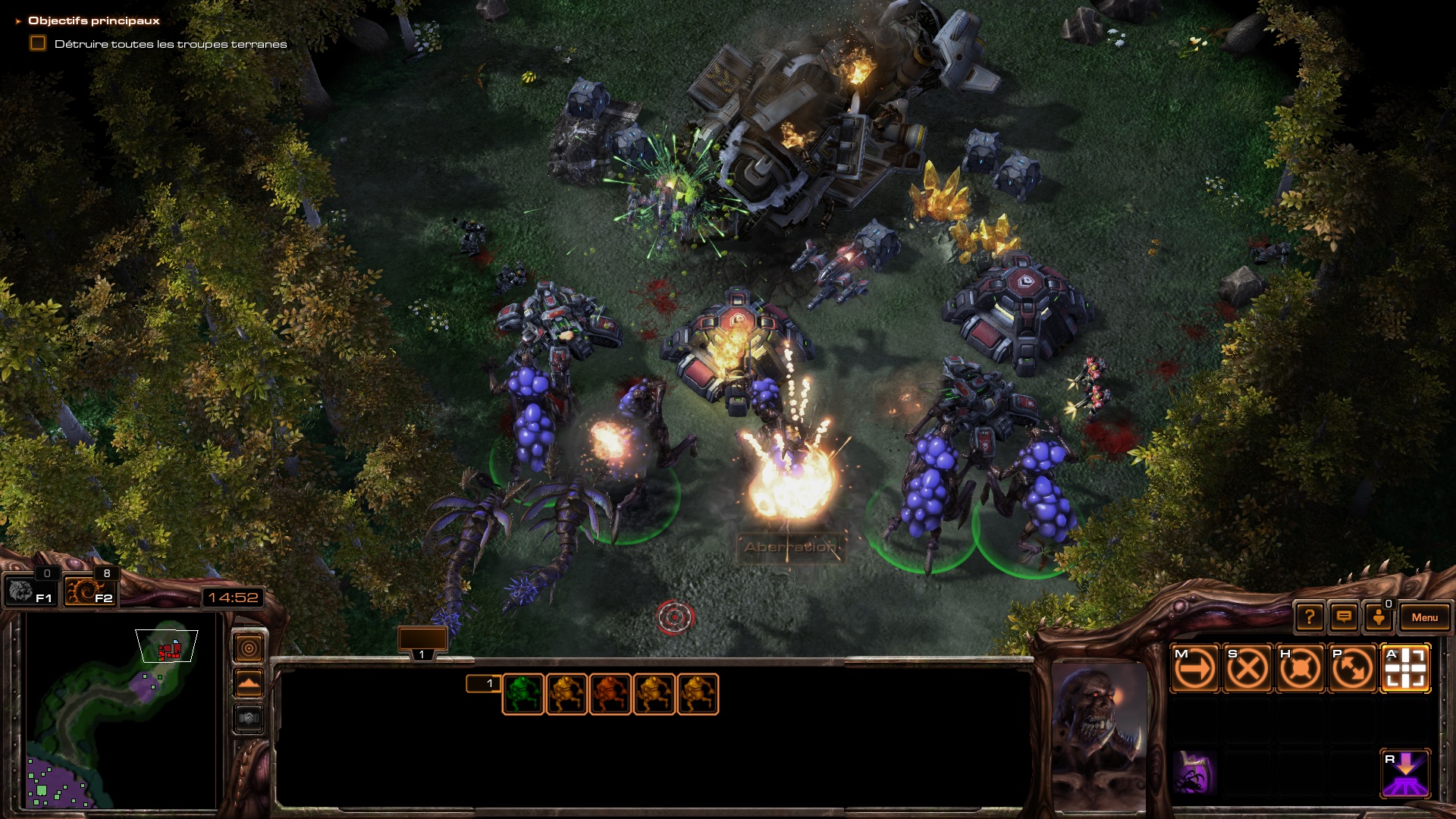This screenshot has height=819, width=1456.
Task: Select all army units with F2 button
Action: pos(90,591)
